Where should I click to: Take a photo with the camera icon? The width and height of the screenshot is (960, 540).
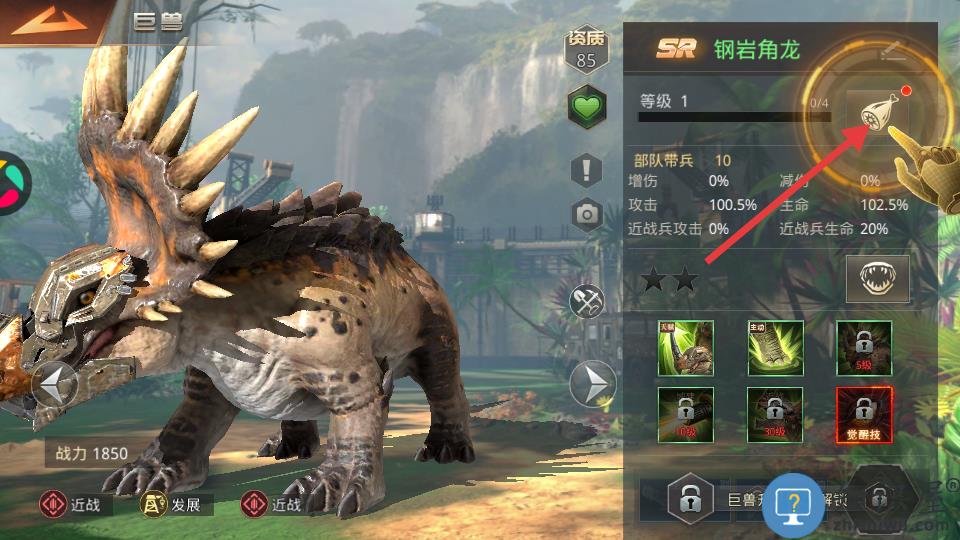coord(587,213)
